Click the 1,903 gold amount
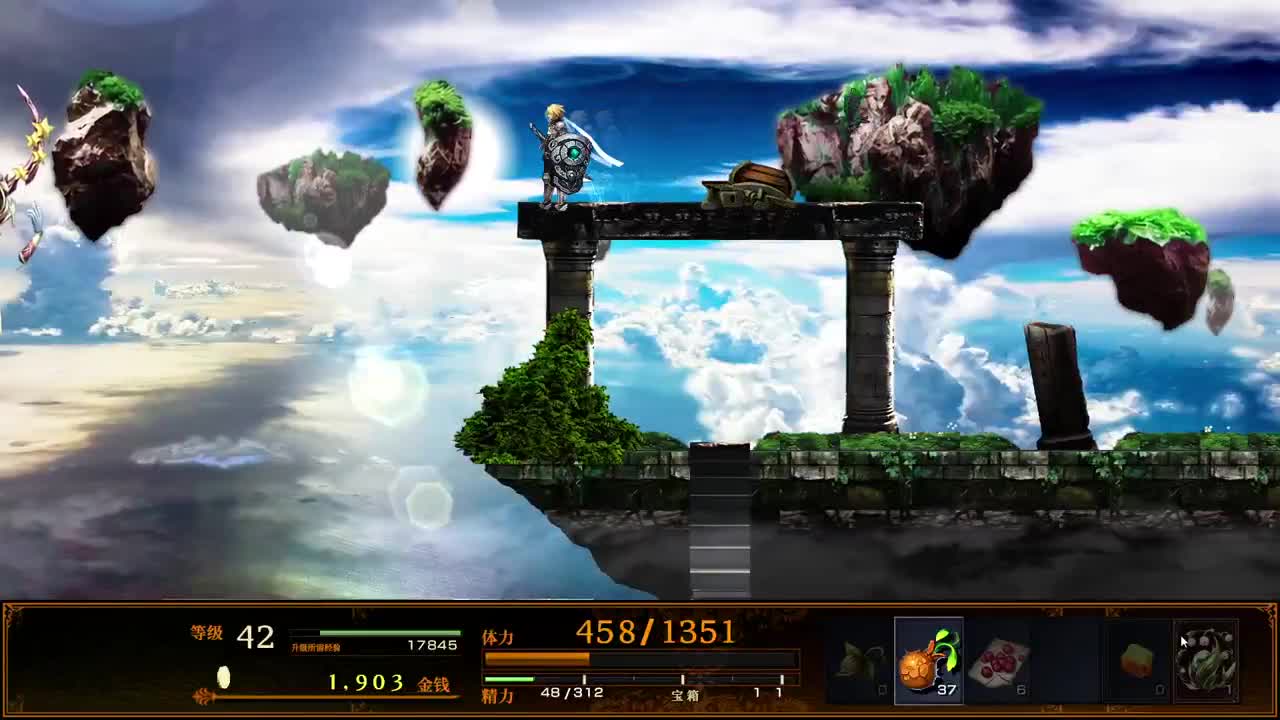The image size is (1280, 720). [x=366, y=681]
